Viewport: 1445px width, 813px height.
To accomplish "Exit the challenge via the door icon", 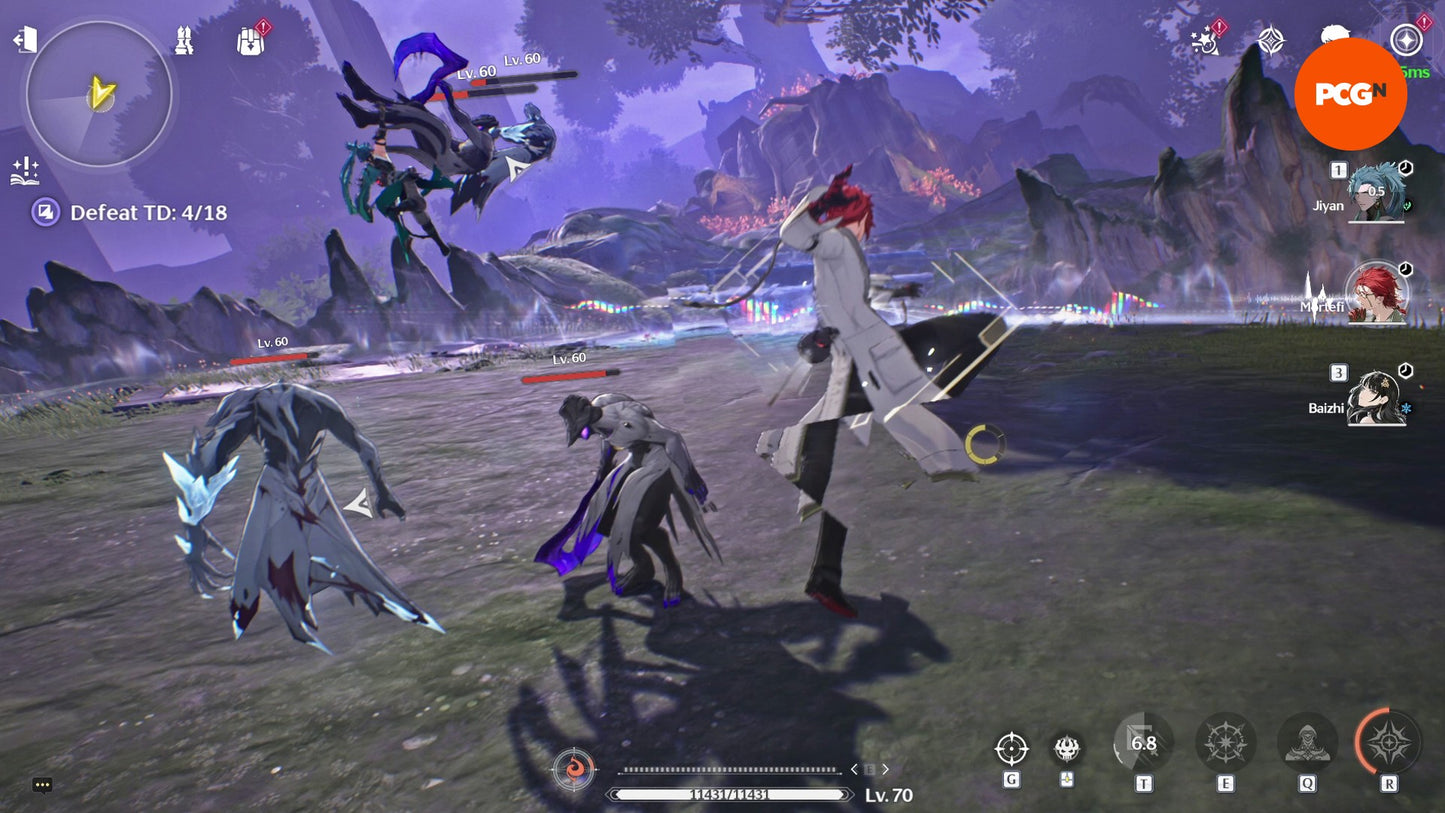I will pyautogui.click(x=24, y=40).
